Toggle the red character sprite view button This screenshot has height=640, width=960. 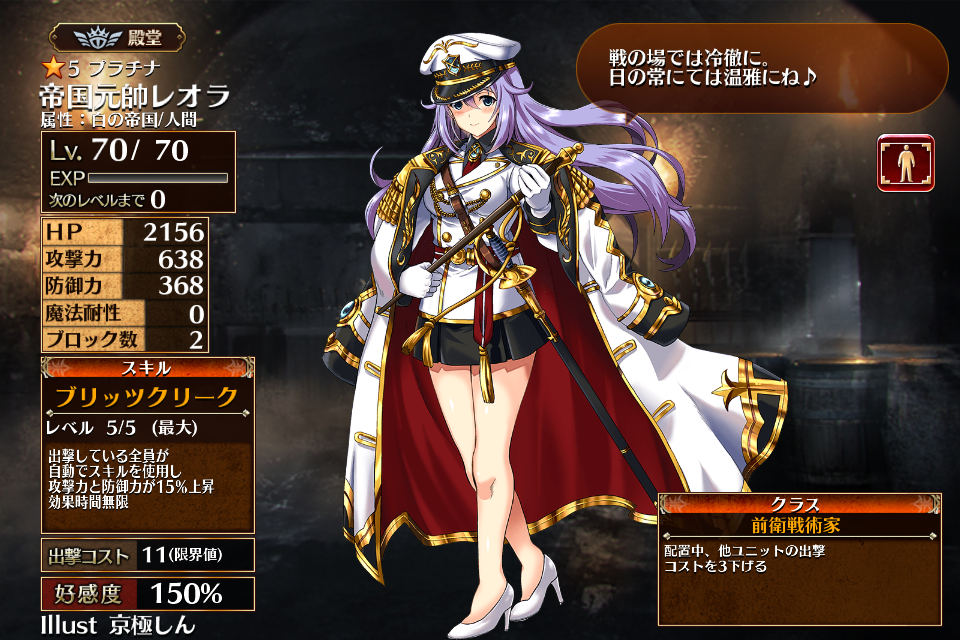click(905, 163)
